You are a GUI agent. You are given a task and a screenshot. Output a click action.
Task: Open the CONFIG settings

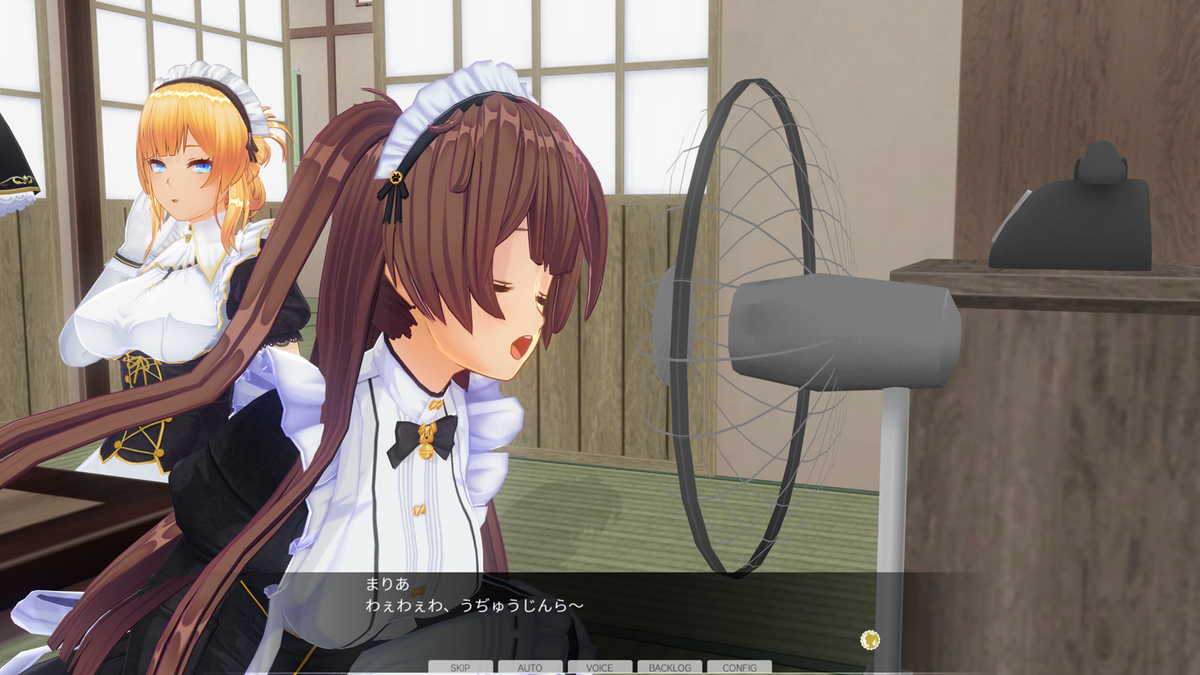[x=739, y=667]
